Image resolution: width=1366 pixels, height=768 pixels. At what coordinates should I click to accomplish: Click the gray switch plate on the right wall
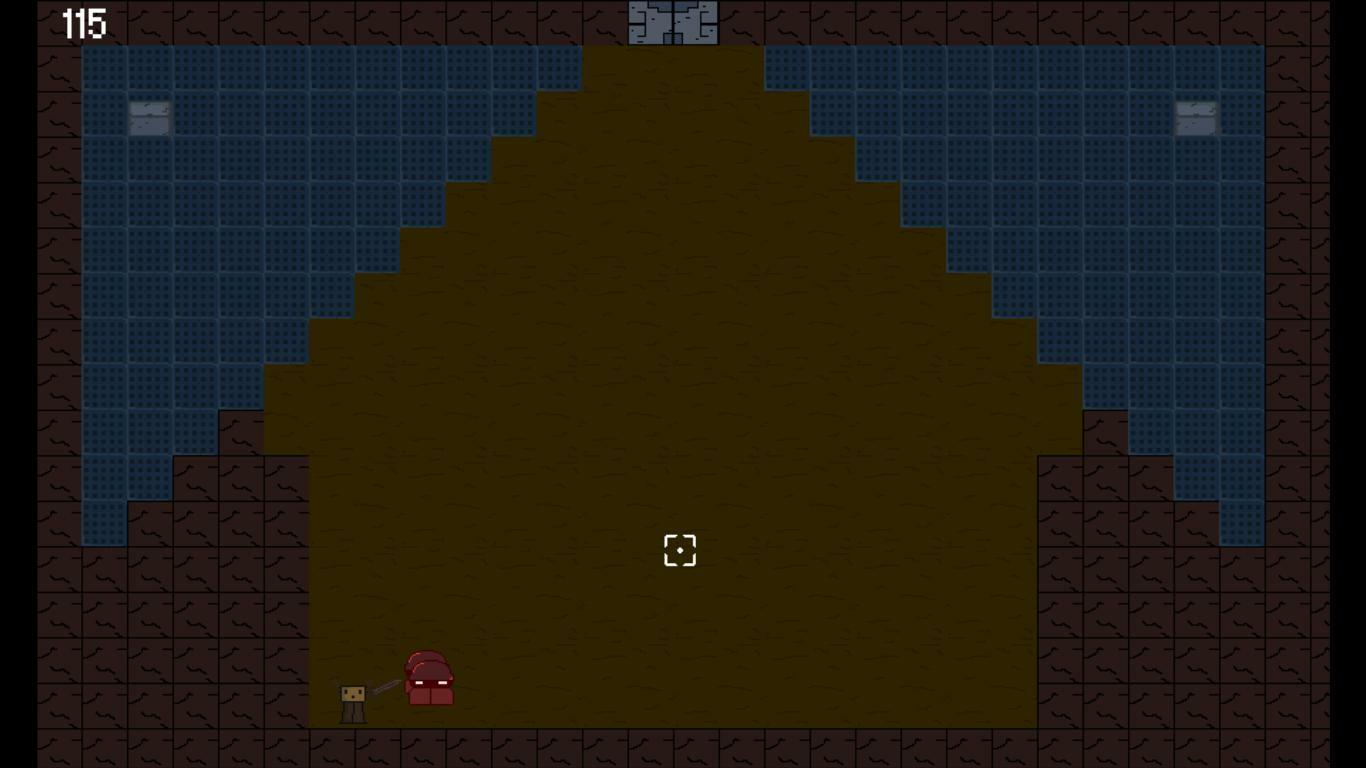point(1196,119)
